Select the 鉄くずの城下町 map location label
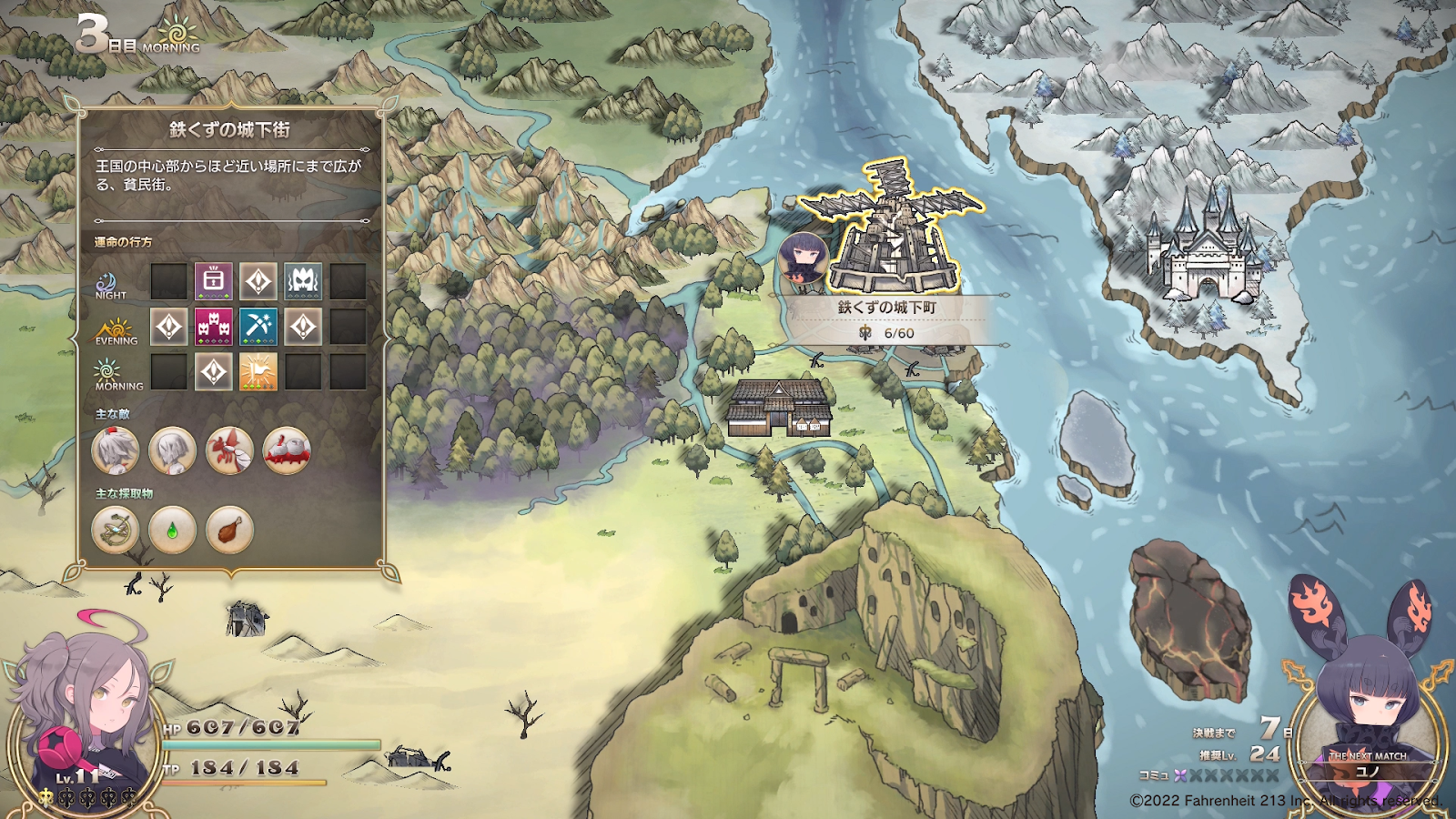The image size is (1456, 819). [x=887, y=308]
